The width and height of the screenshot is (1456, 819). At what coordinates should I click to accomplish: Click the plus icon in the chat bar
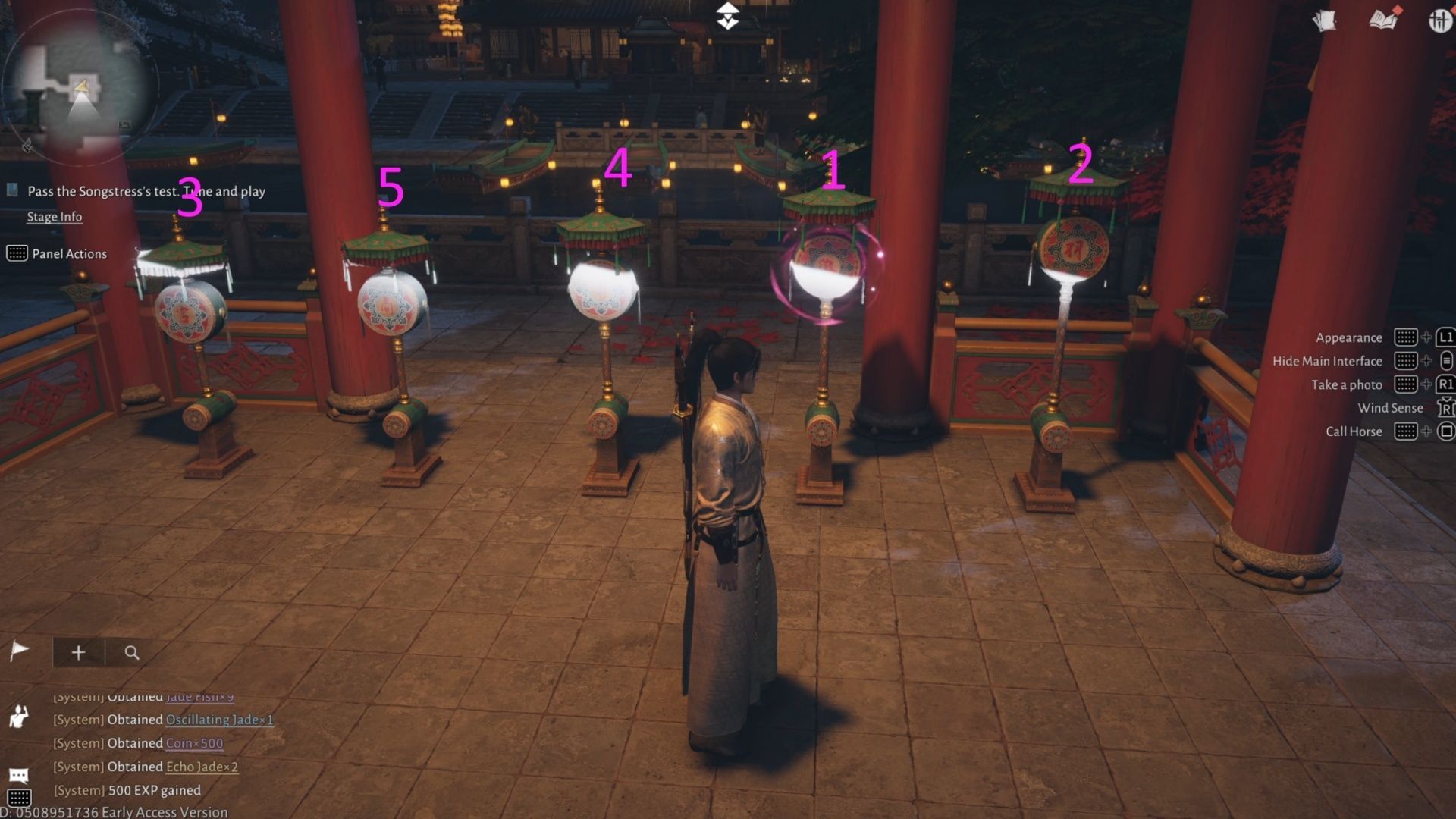coord(78,652)
